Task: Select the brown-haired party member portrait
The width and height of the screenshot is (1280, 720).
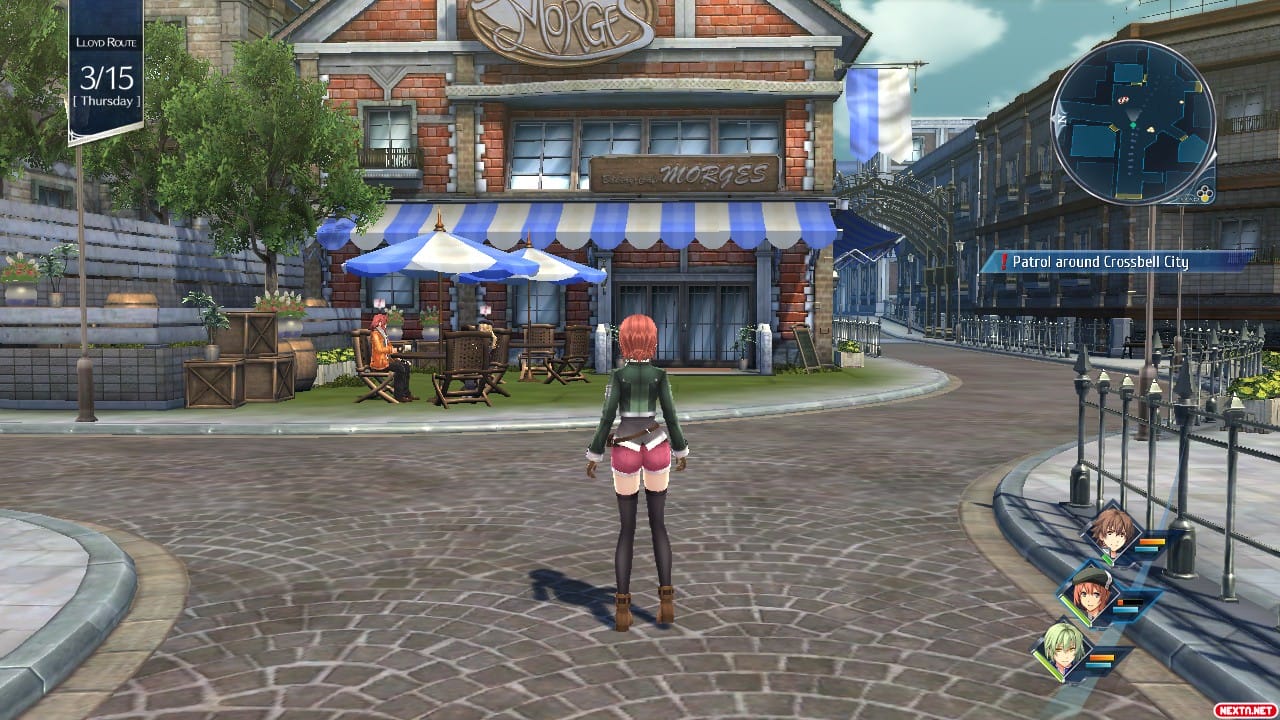Action: [1109, 532]
